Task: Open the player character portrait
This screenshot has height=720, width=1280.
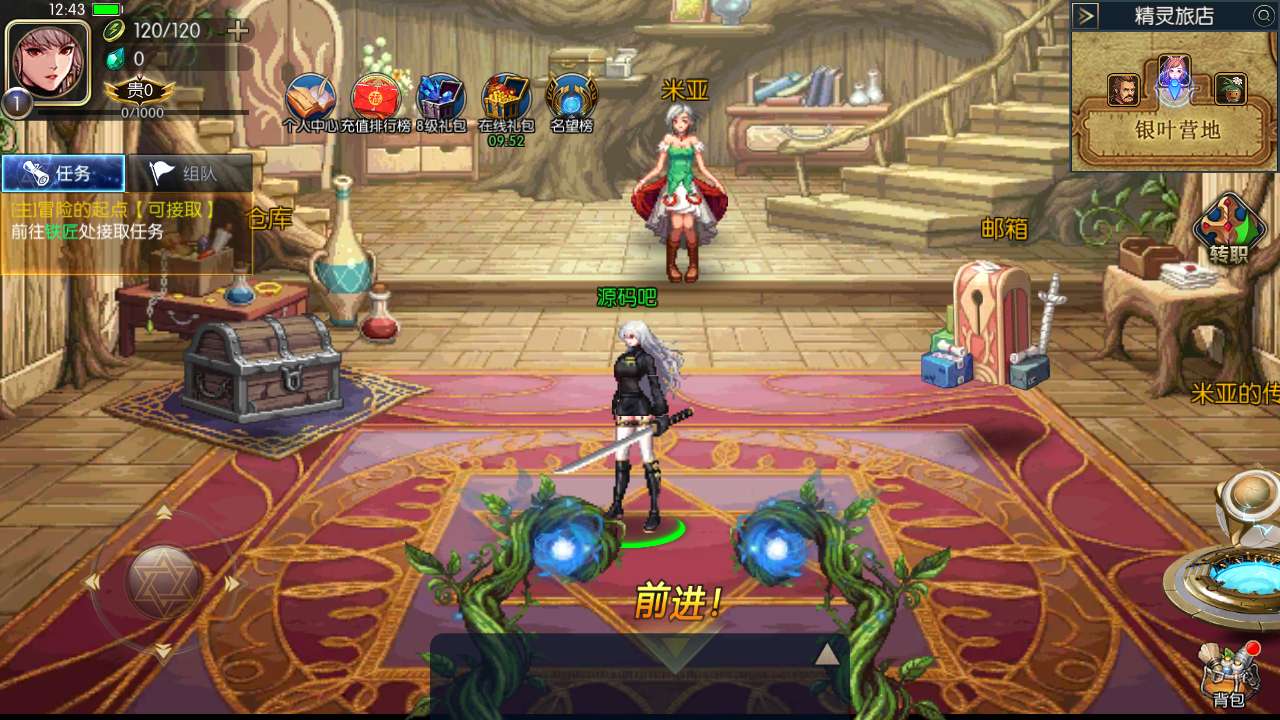Action: (x=47, y=56)
